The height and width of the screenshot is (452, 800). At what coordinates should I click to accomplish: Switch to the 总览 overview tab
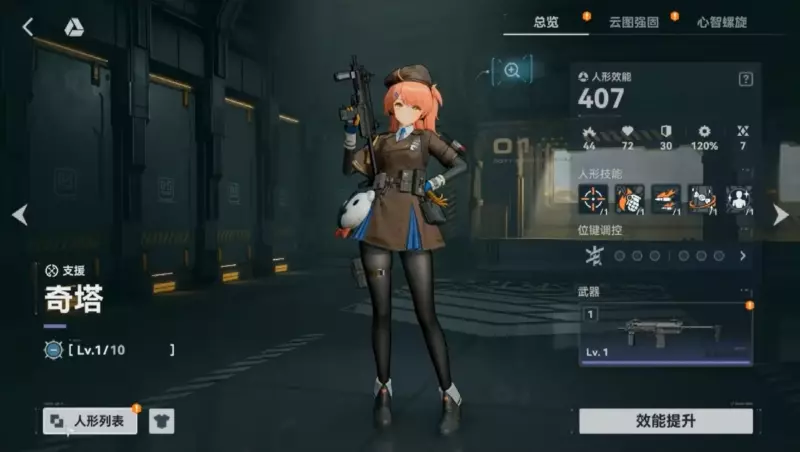547,21
